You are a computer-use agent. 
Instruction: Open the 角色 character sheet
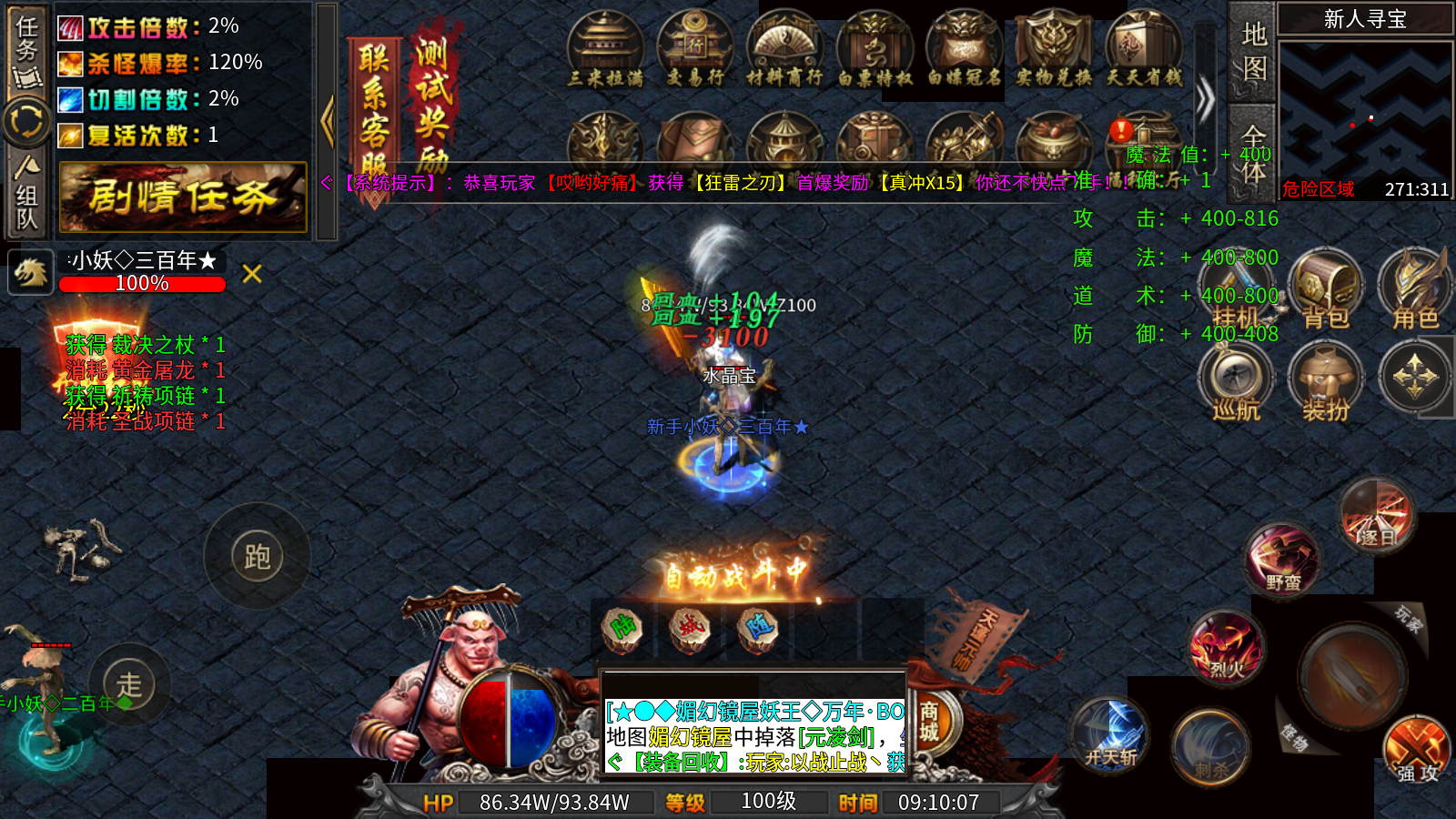pos(1415,291)
